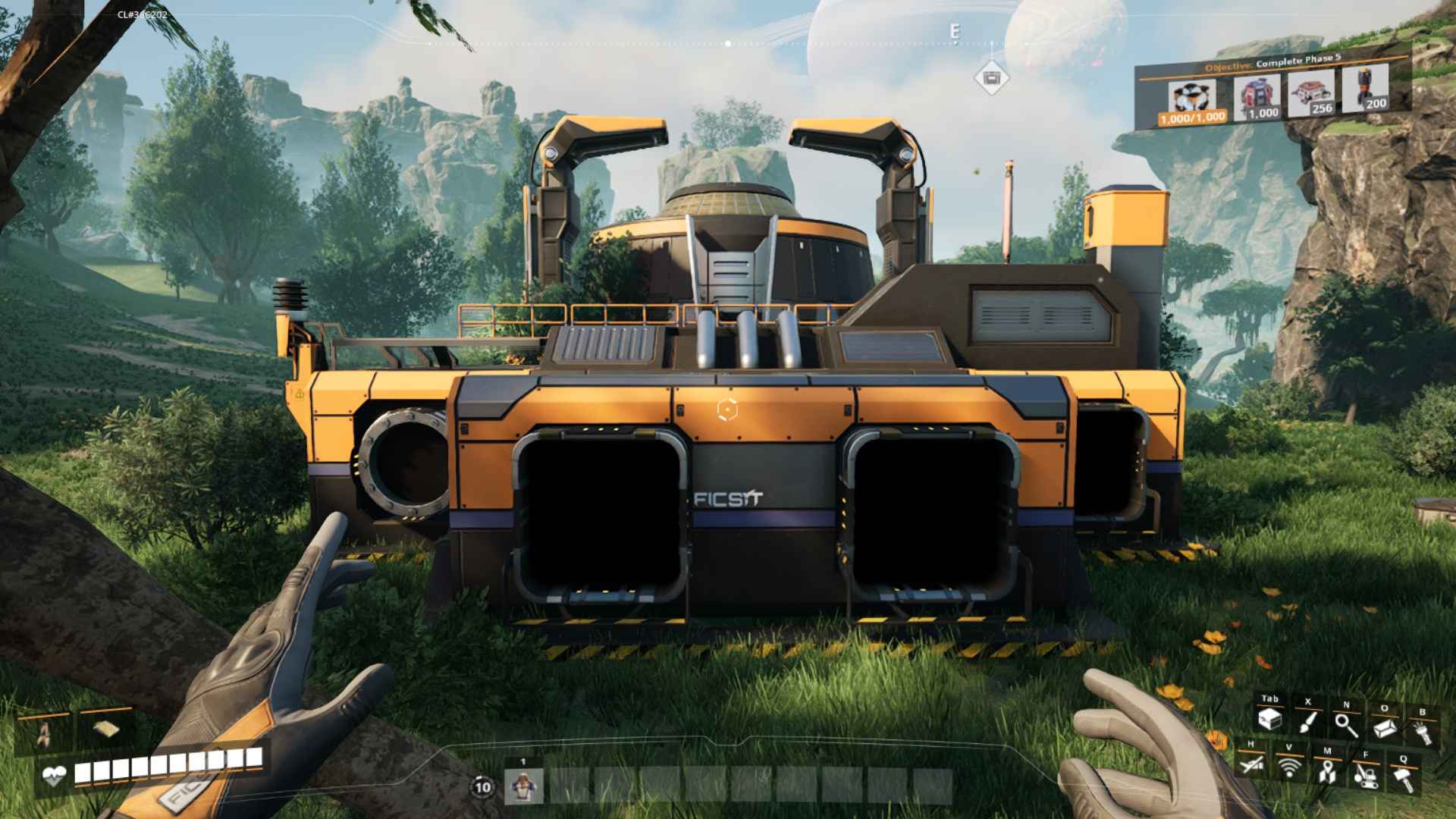The height and width of the screenshot is (819, 1456).
Task: Select the yellow item equipment slot
Action: tap(104, 728)
